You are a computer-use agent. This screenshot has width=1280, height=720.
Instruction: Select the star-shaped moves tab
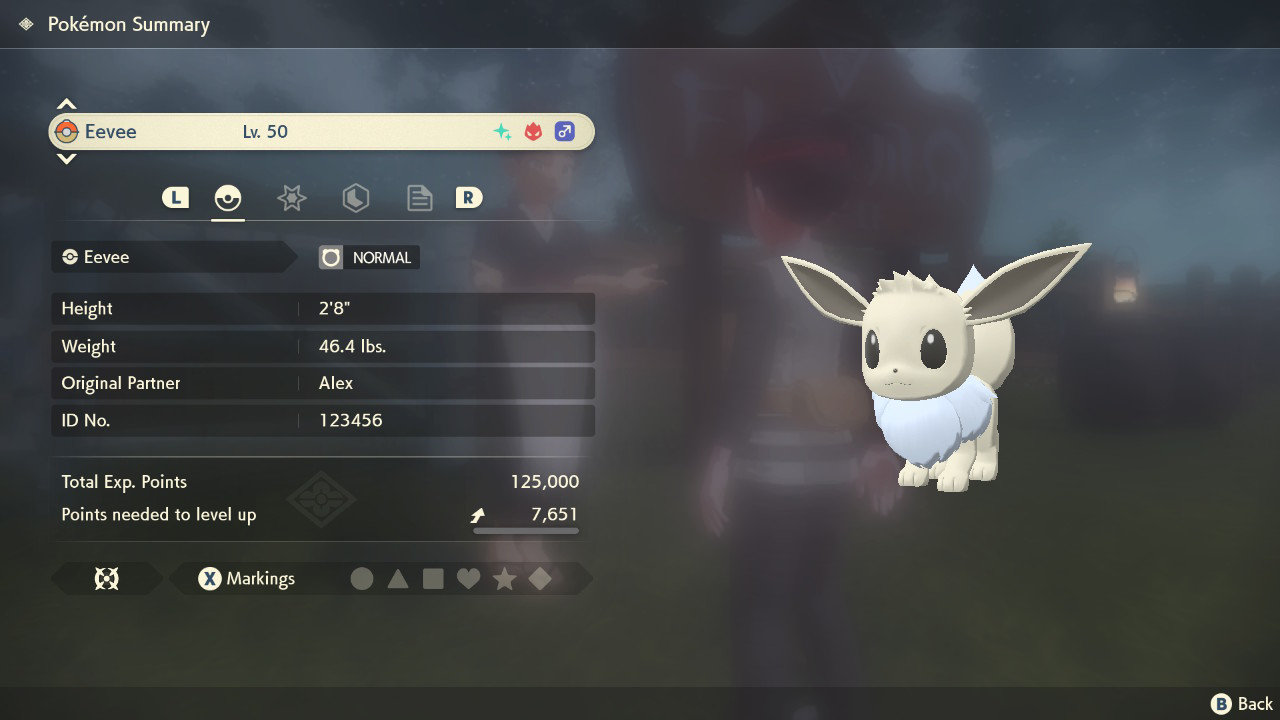[x=291, y=197]
